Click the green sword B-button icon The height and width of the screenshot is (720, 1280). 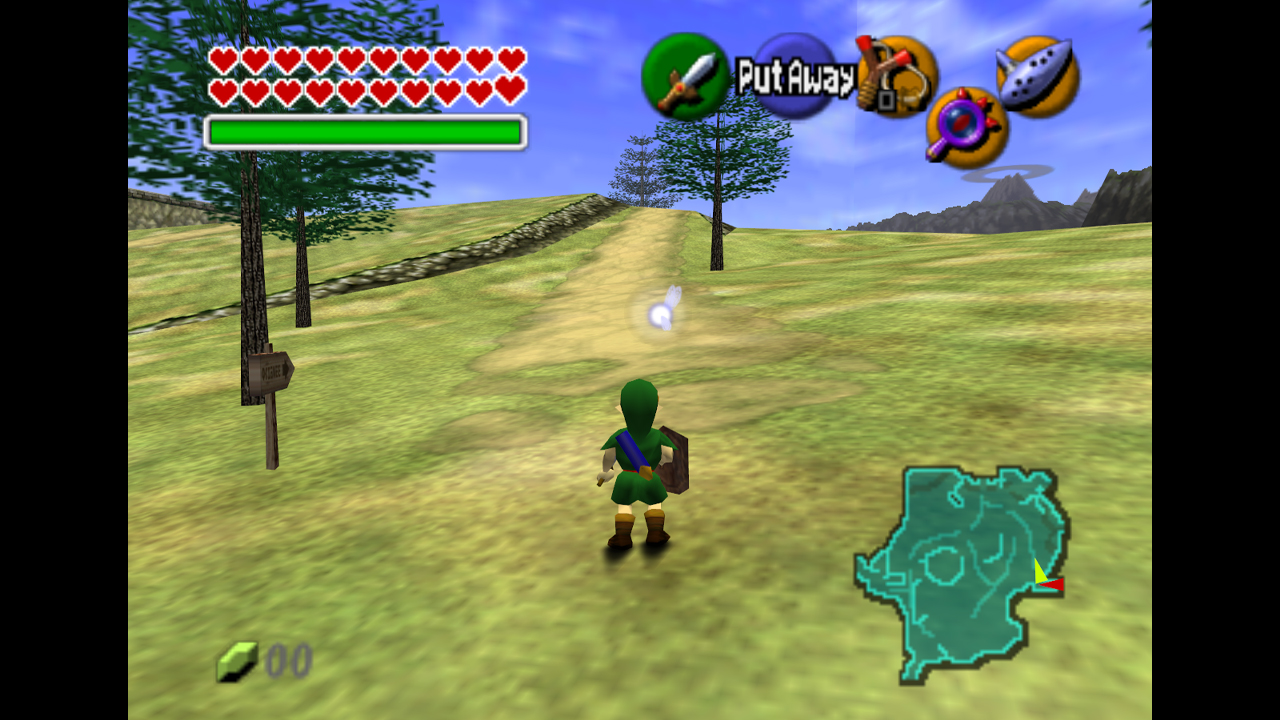[685, 77]
